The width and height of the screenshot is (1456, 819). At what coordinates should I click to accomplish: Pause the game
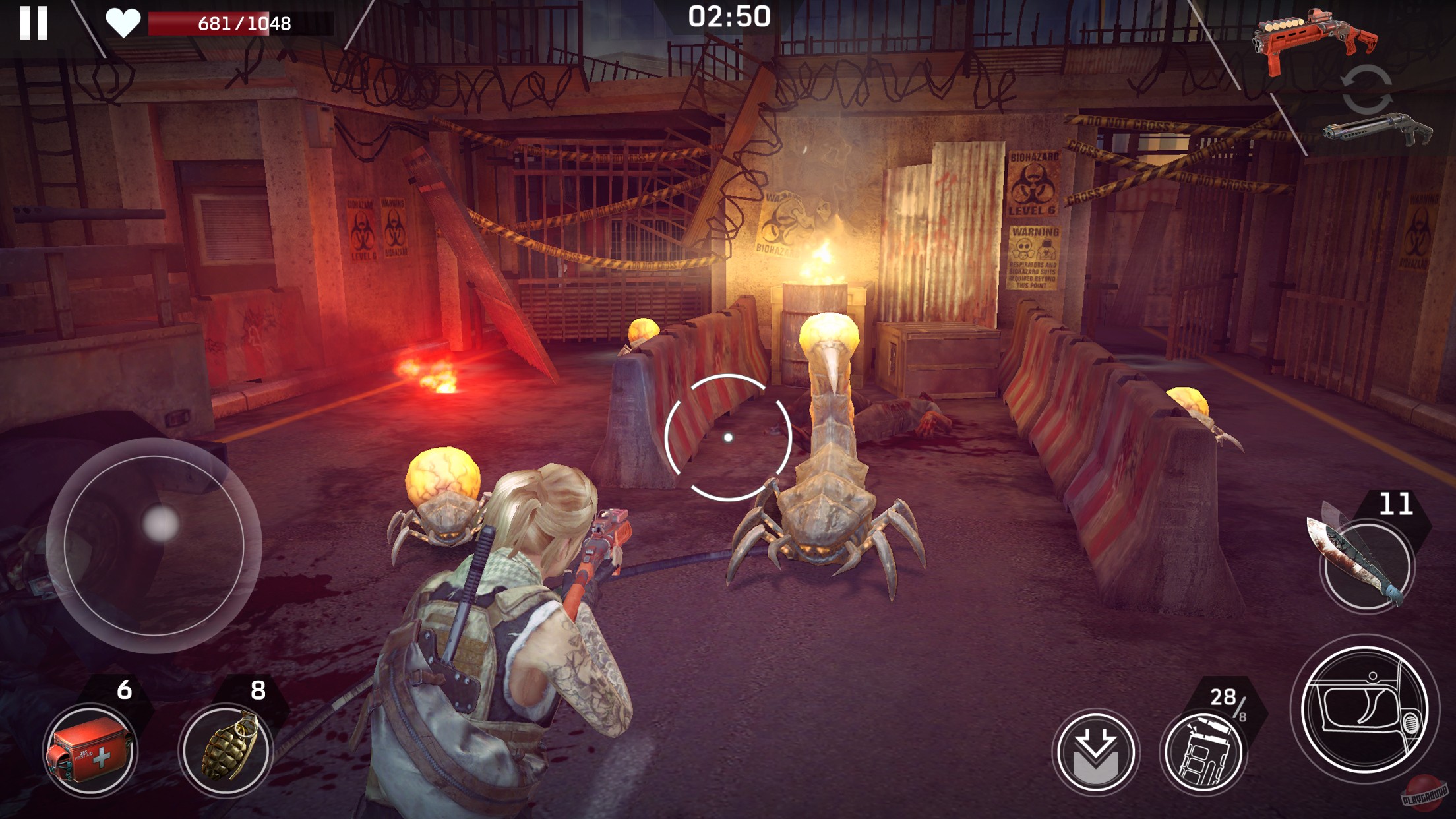point(35,24)
